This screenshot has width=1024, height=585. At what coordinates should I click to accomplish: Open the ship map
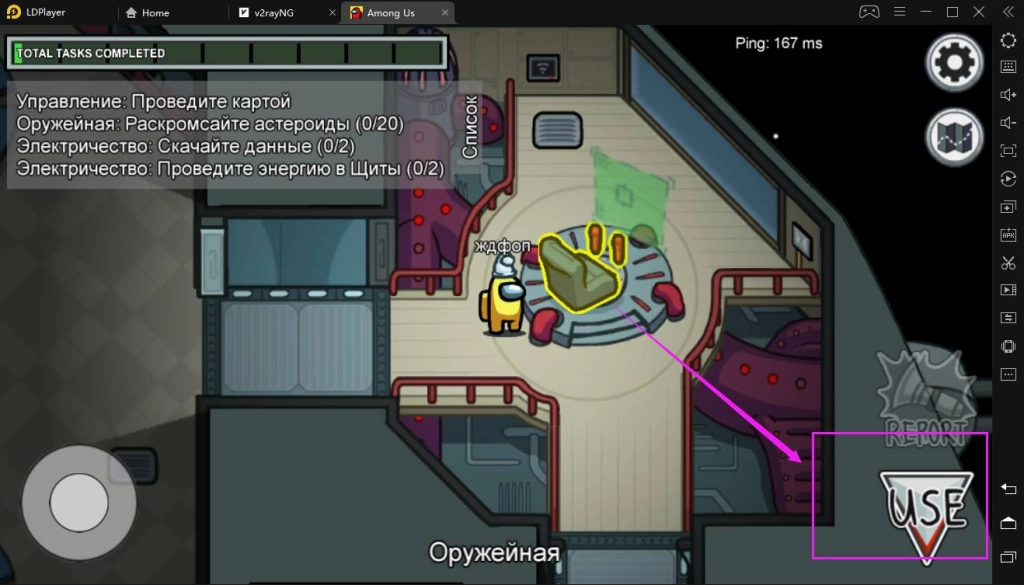(x=954, y=136)
